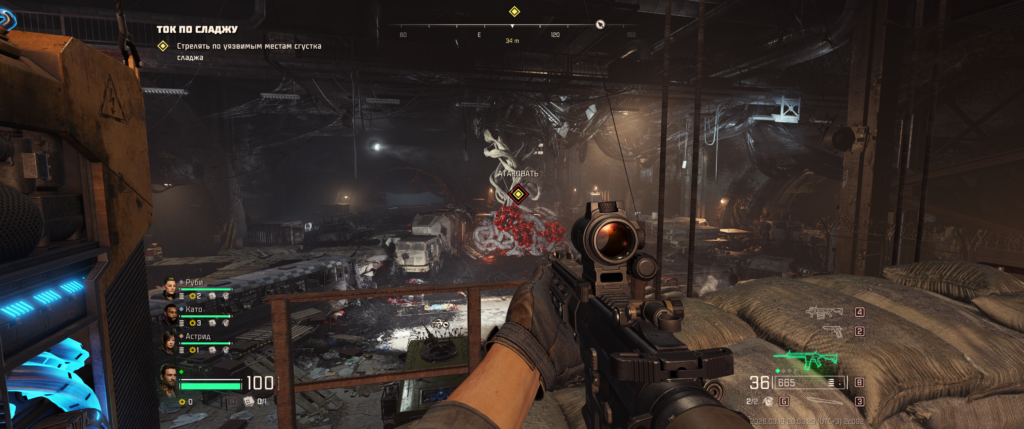The image size is (1024, 429).
Task: Select the АТАКОВАТЬ attack waypoint marker
Action: point(518,193)
